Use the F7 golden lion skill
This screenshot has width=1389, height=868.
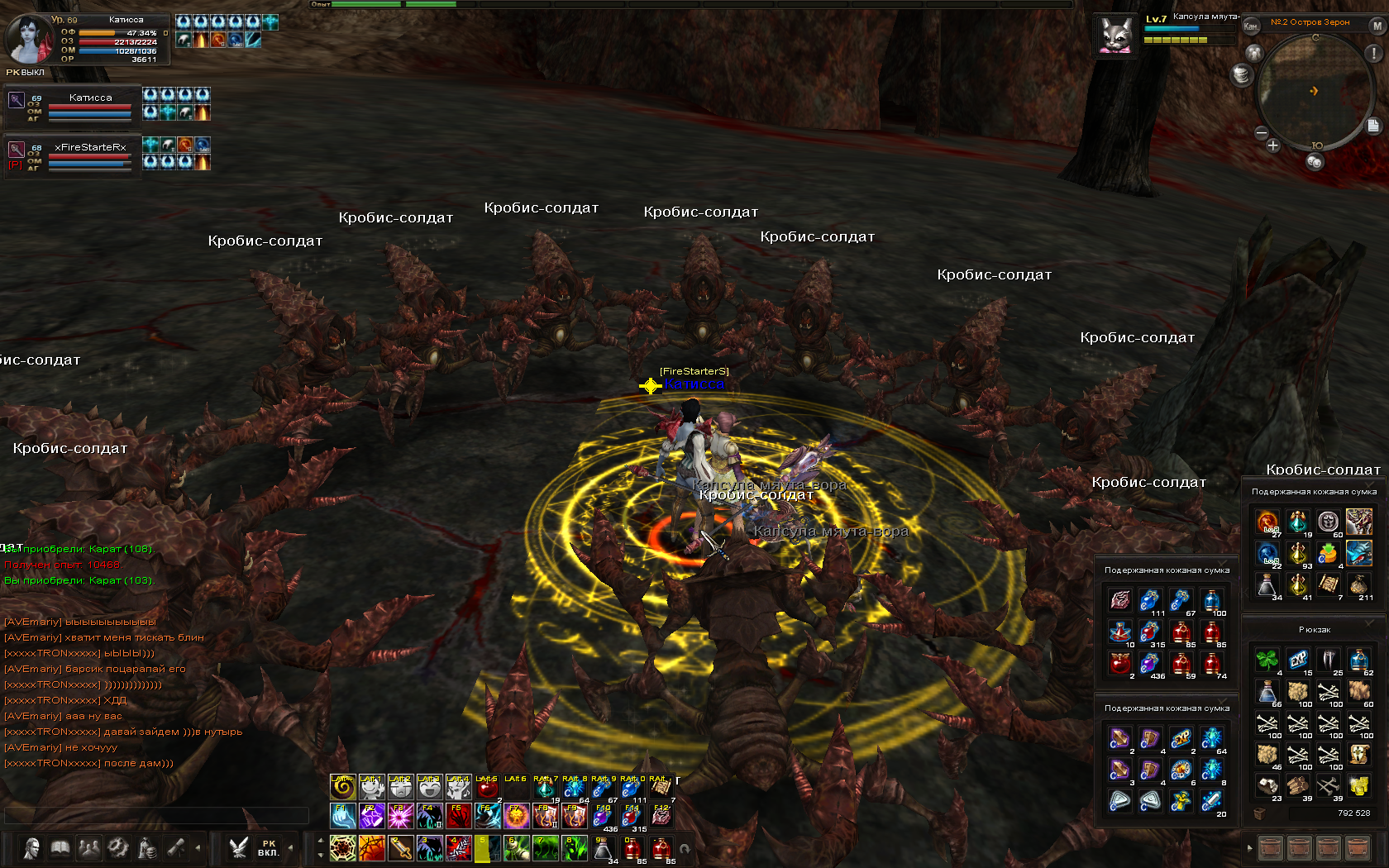pyautogui.click(x=517, y=816)
